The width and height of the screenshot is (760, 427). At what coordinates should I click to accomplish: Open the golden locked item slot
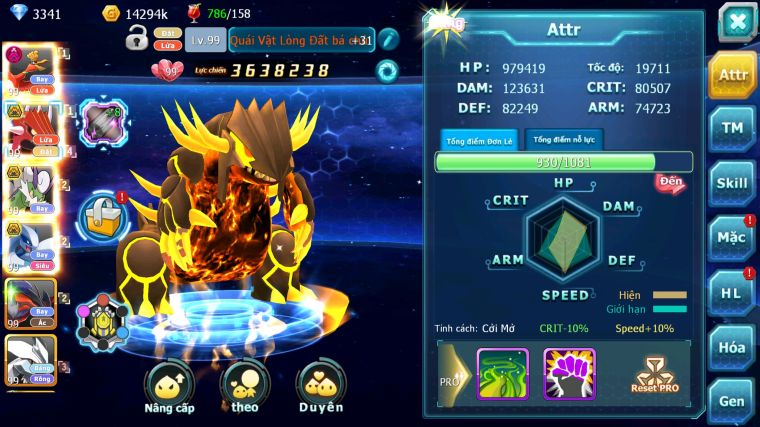click(x=104, y=215)
